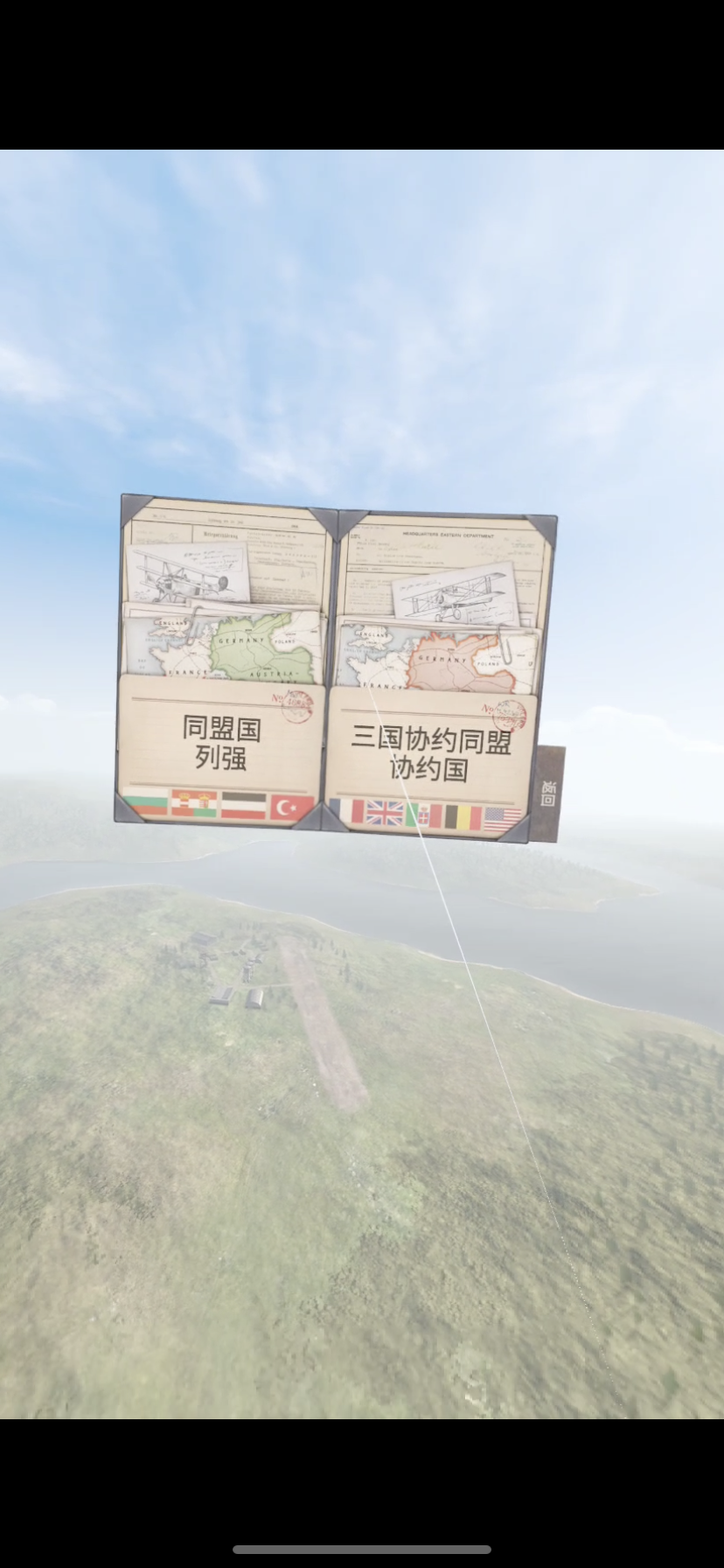724x1568 pixels.
Task: Choose the 同盟国列强 faction folder
Action: (221, 744)
